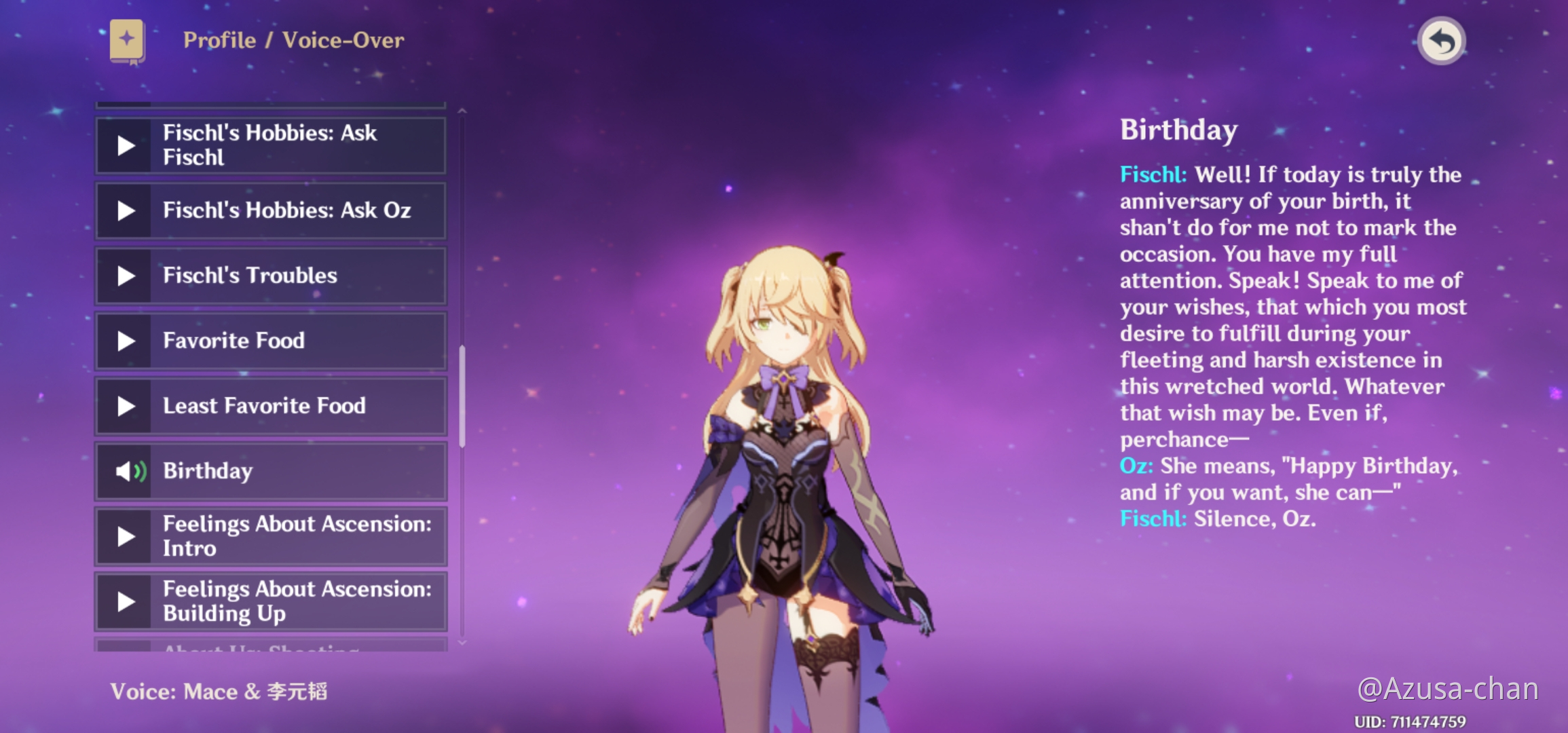This screenshot has height=733, width=1568.
Task: Click the voice-over list scrollbar
Action: (462, 396)
